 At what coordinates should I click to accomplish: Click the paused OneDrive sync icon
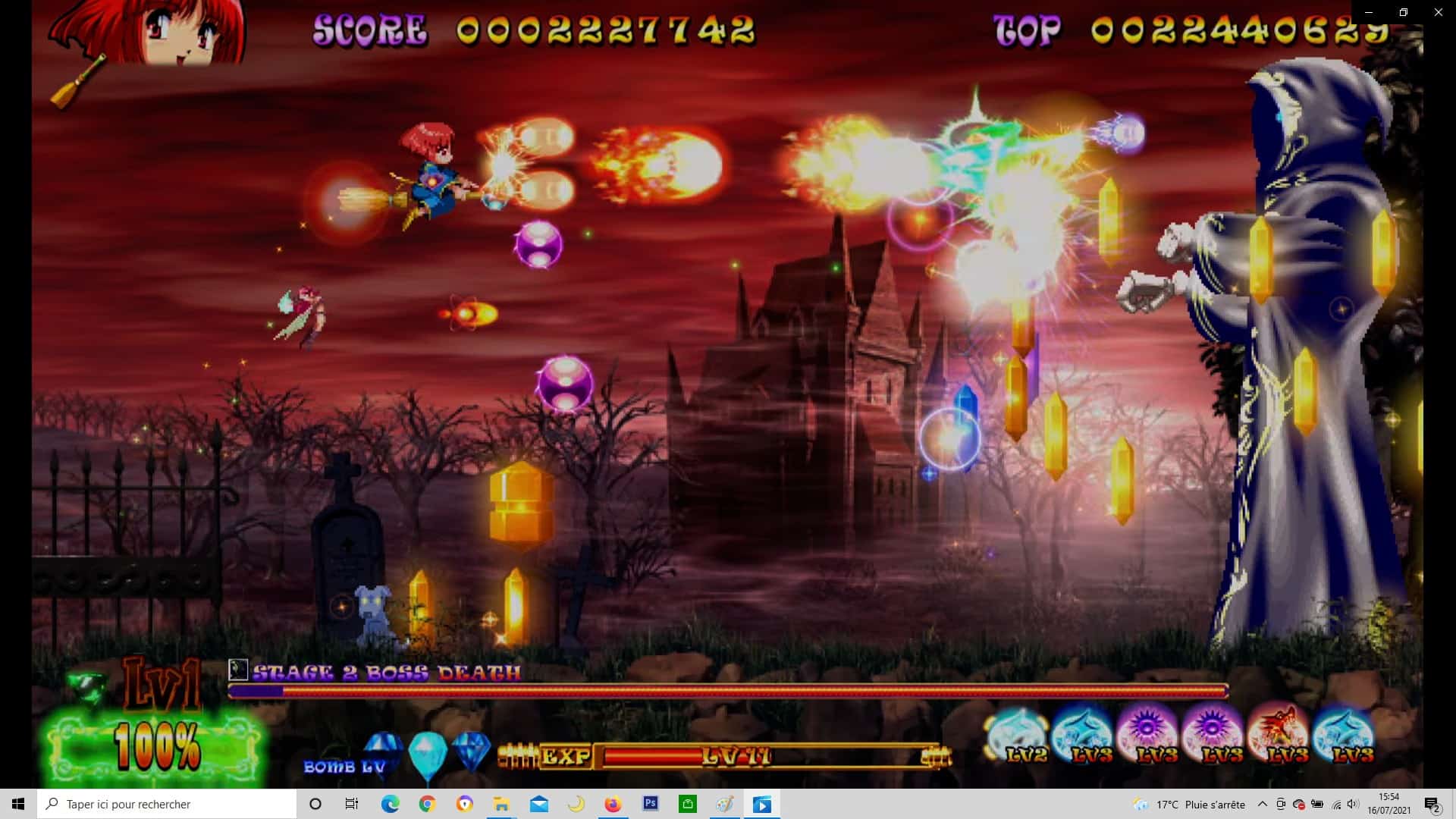[1299, 804]
